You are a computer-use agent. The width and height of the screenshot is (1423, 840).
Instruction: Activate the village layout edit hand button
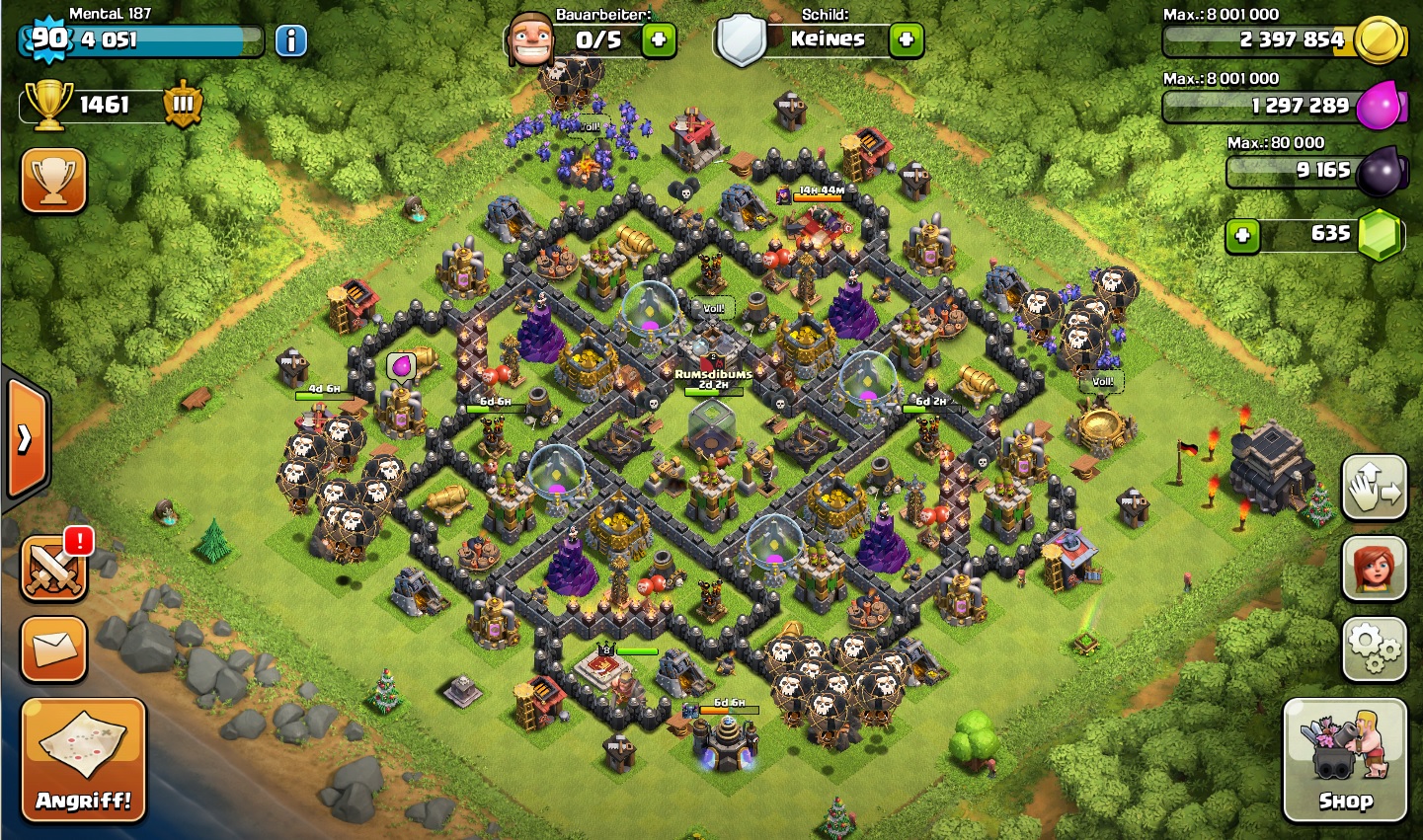point(1374,488)
